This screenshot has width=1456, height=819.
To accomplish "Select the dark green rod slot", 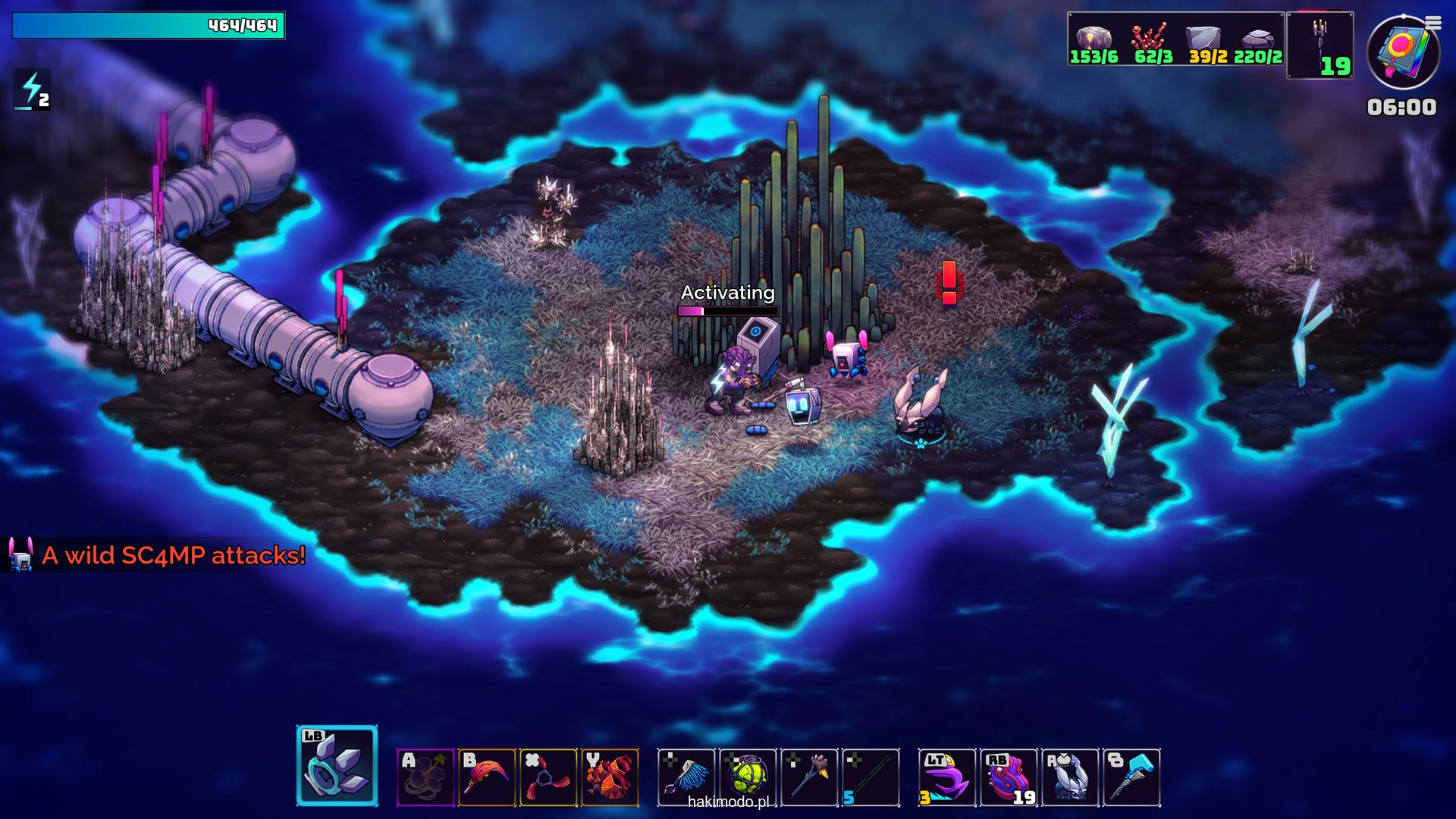I will pyautogui.click(x=871, y=777).
